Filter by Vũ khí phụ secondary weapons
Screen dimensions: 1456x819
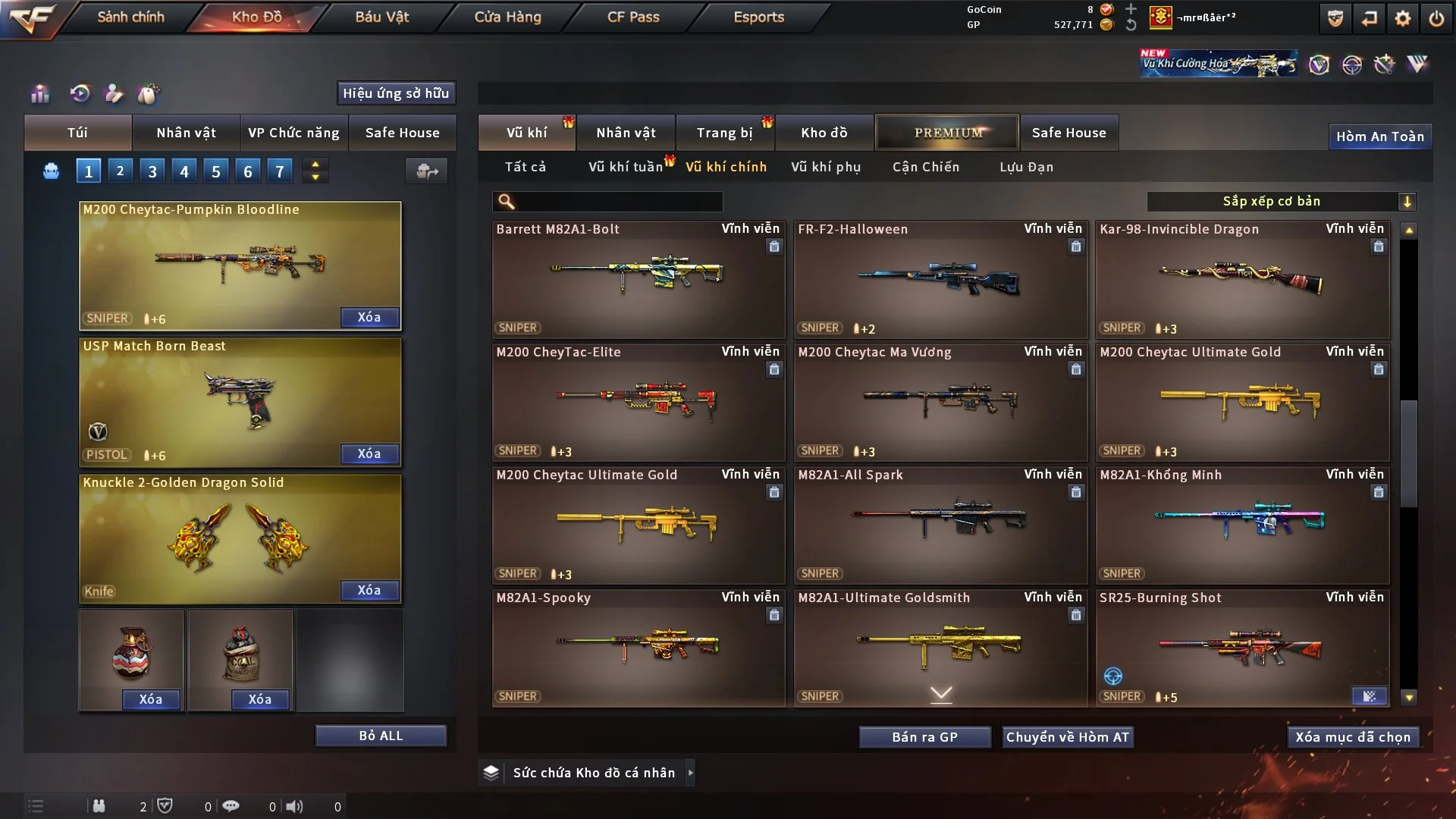click(826, 167)
